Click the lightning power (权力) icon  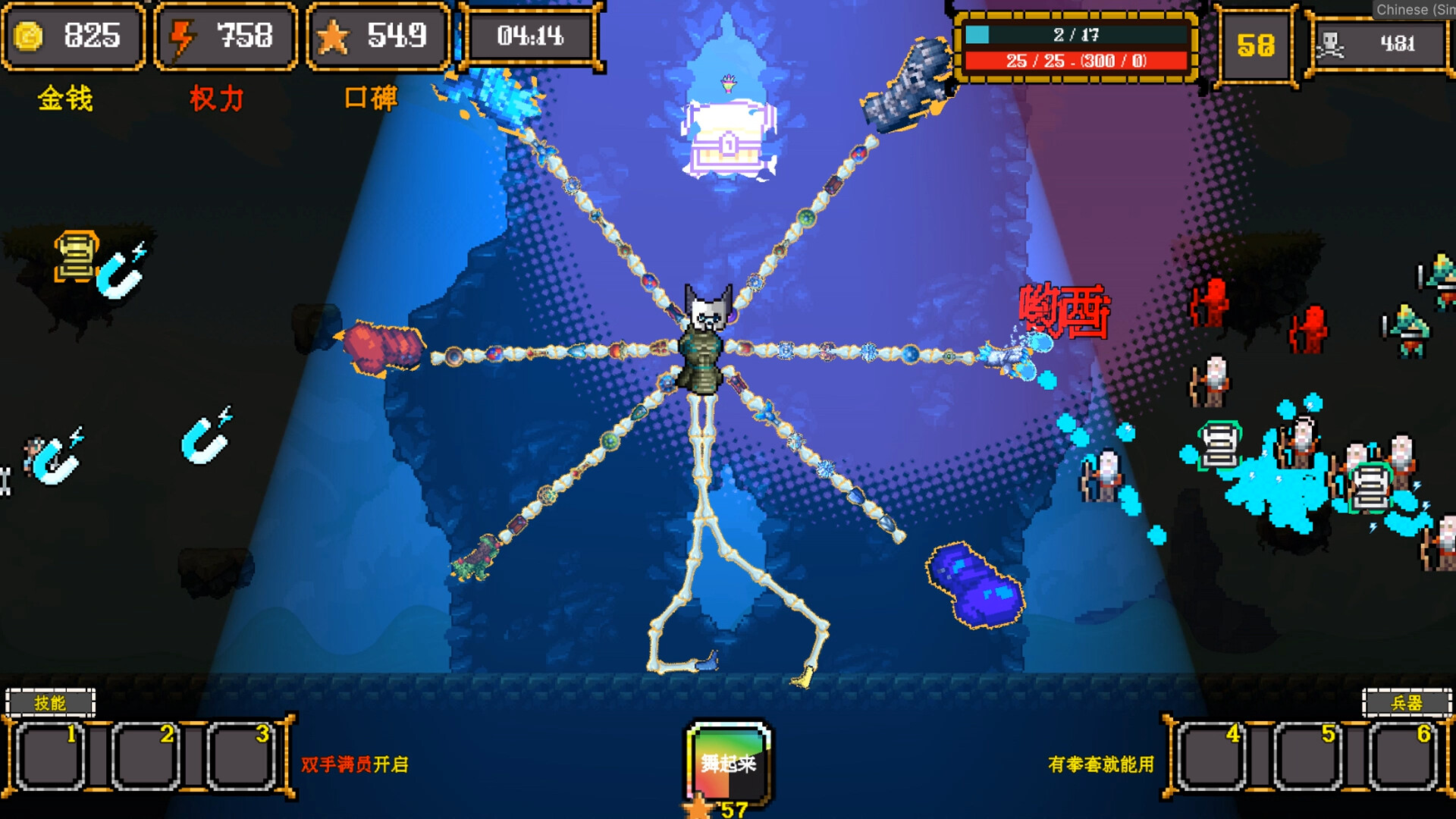point(181,34)
